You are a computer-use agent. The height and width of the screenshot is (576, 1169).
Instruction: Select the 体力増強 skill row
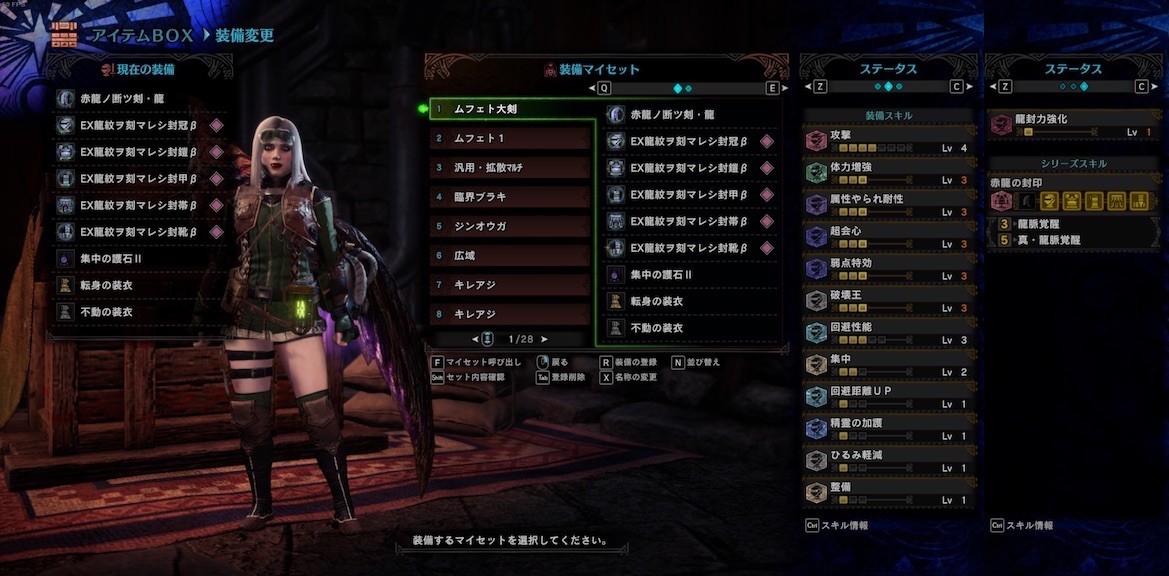pos(888,172)
